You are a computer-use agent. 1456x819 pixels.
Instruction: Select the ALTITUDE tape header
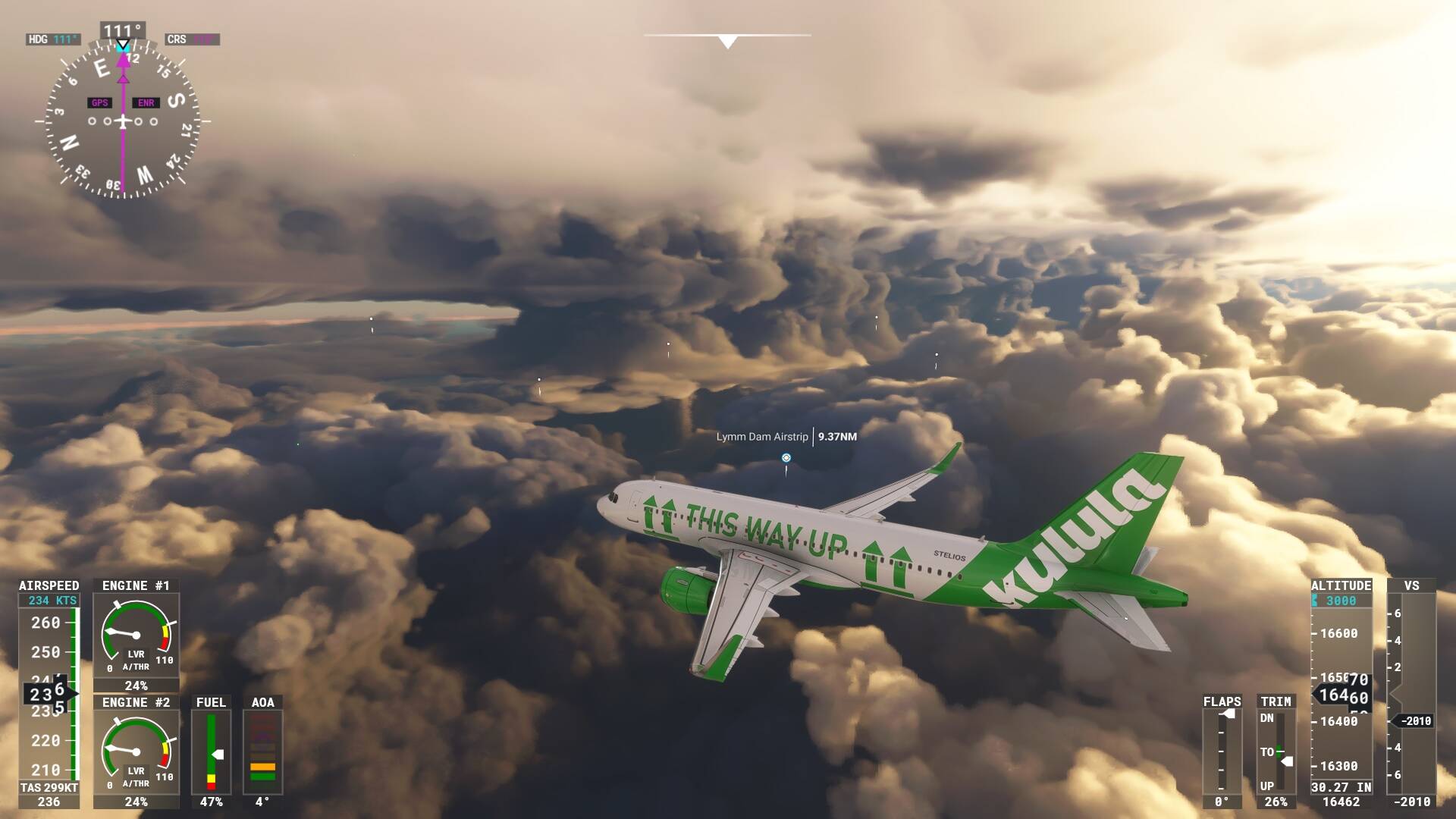click(1341, 585)
